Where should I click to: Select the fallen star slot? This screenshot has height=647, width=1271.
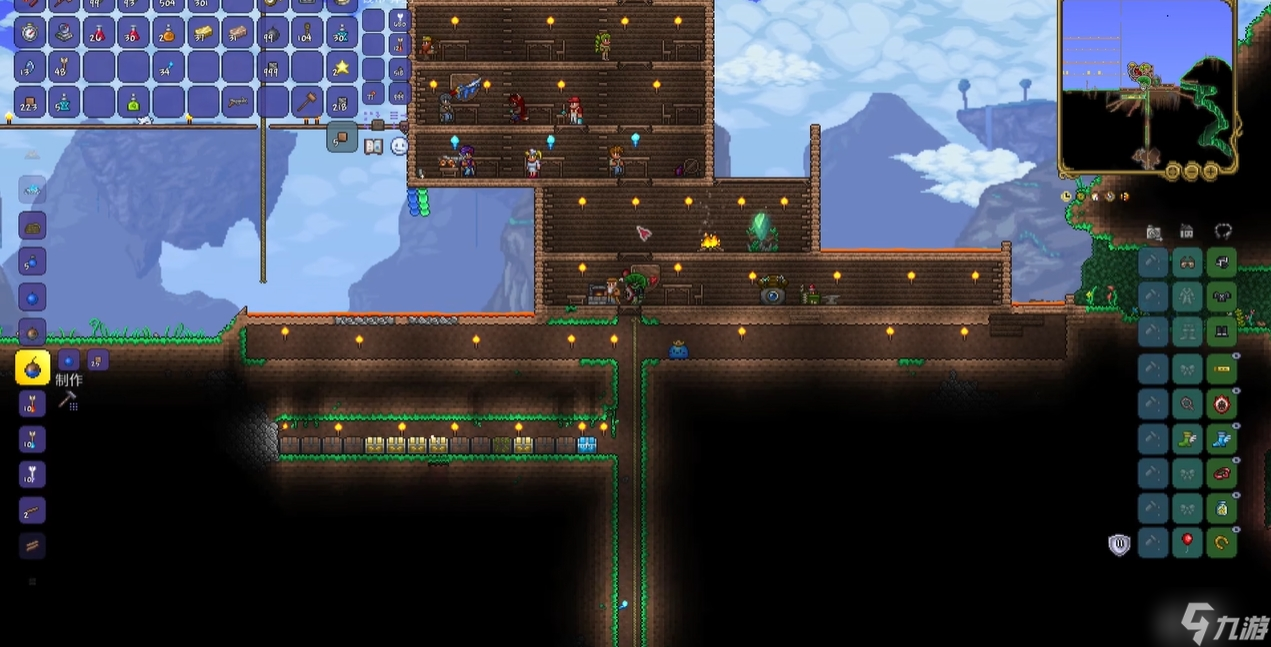click(341, 68)
